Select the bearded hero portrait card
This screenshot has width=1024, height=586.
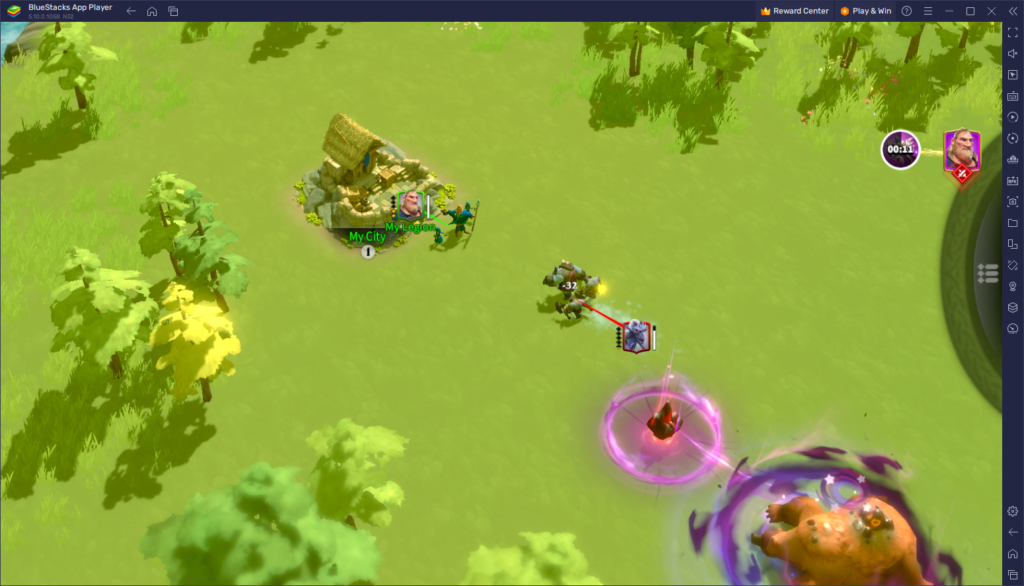coord(961,150)
